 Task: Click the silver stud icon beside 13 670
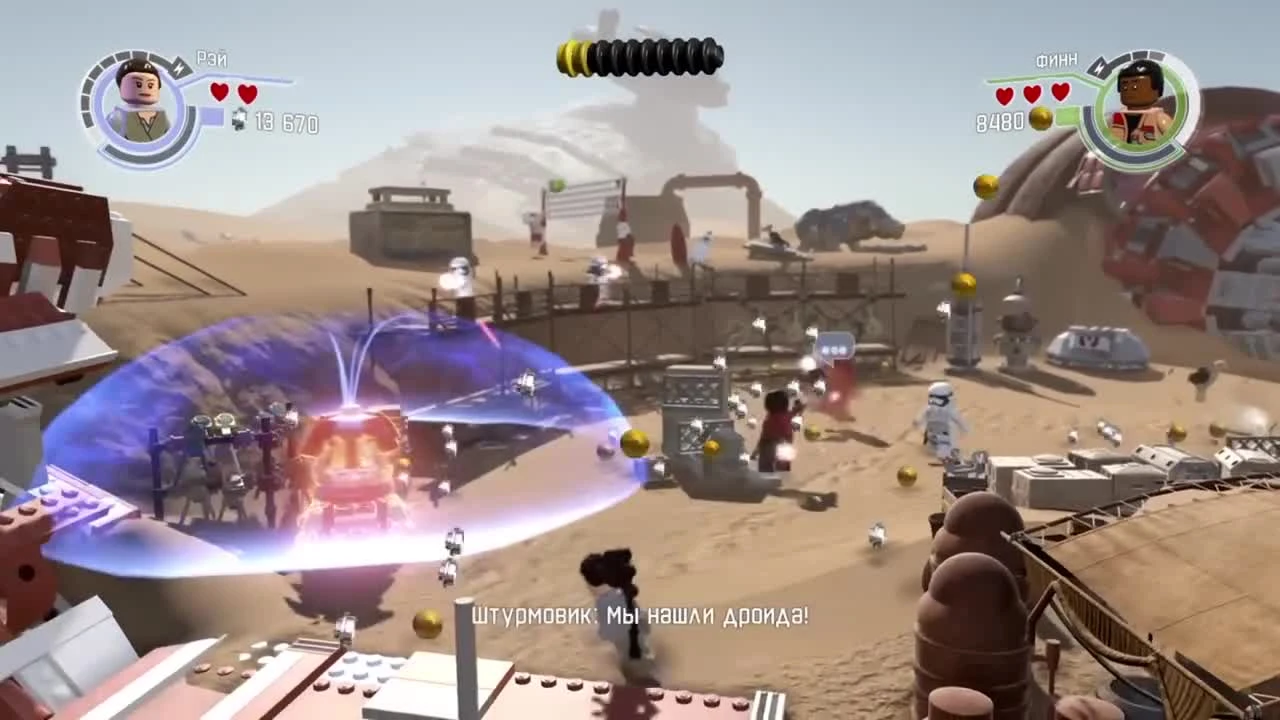[240, 119]
